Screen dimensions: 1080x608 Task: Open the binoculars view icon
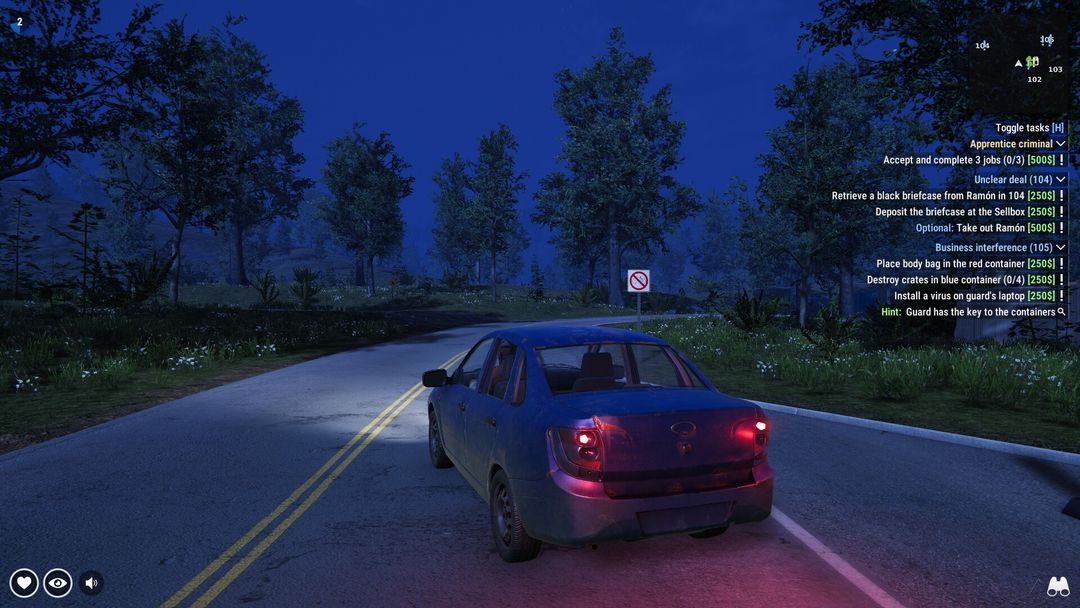pyautogui.click(x=1058, y=587)
